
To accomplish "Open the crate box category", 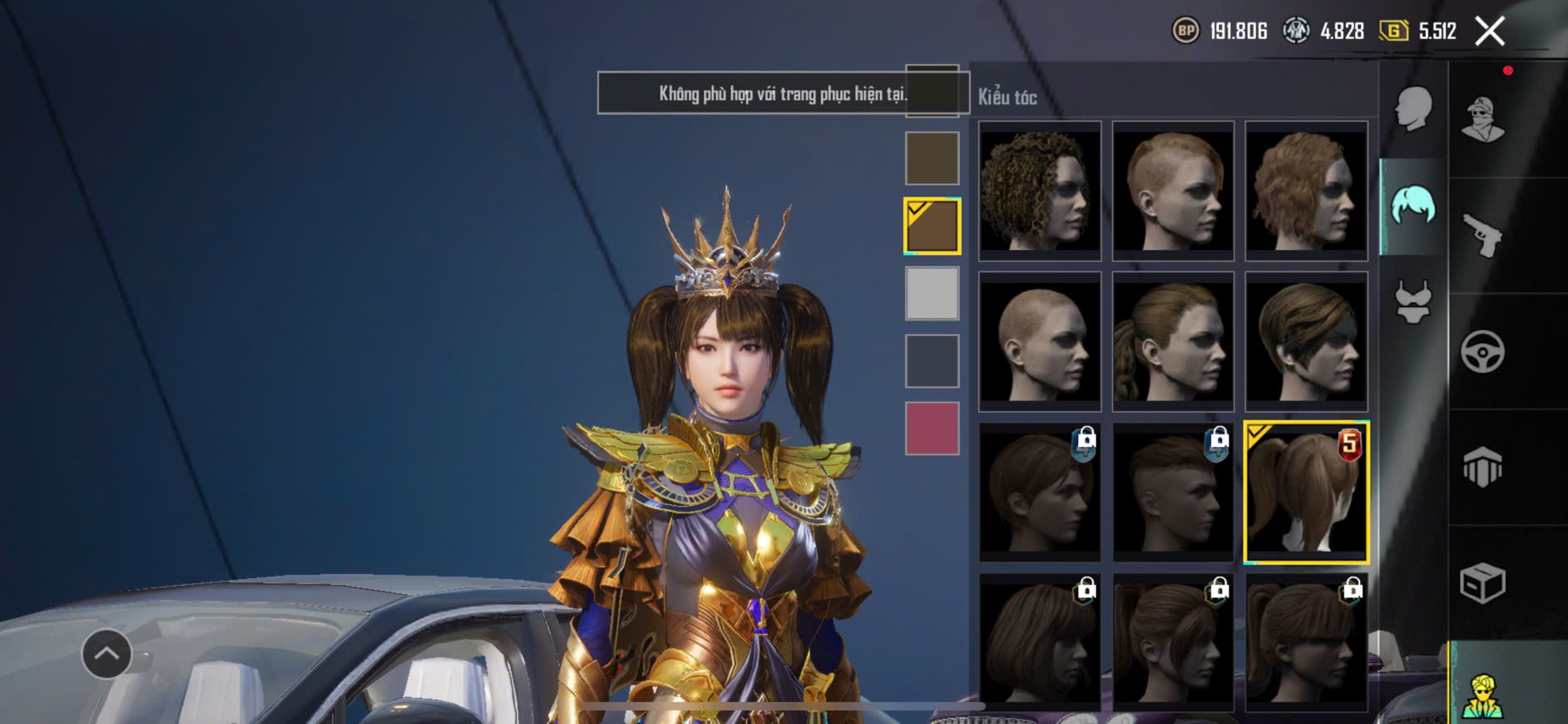I will coord(1482,583).
